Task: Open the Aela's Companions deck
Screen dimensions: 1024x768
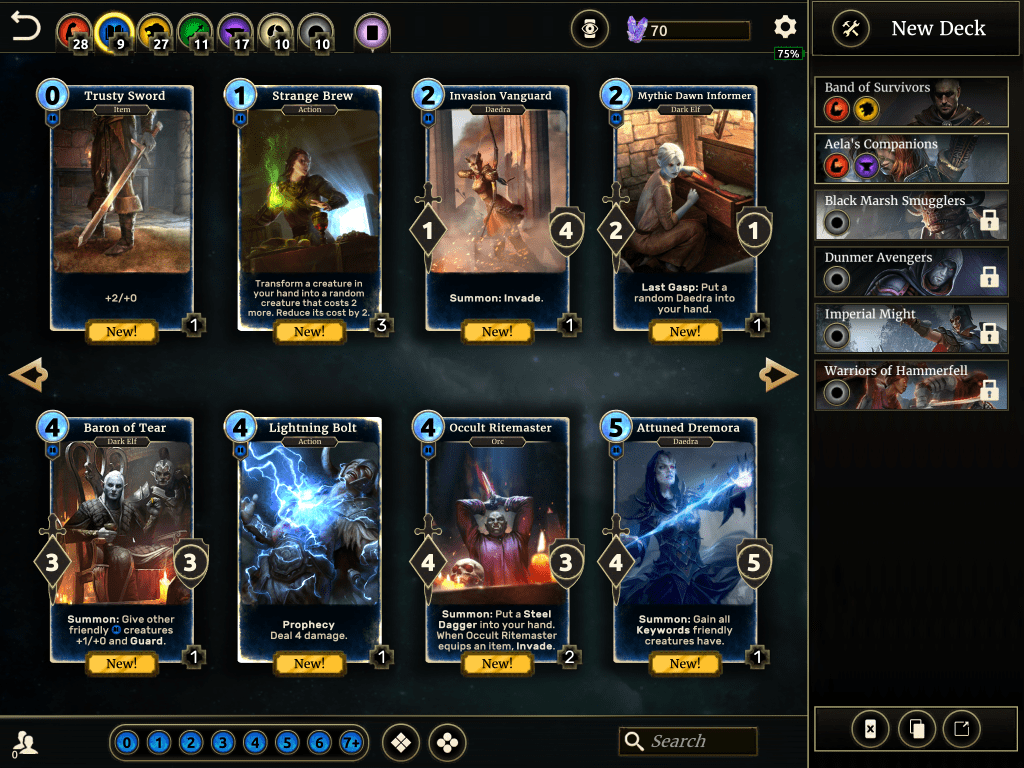Action: (911, 157)
